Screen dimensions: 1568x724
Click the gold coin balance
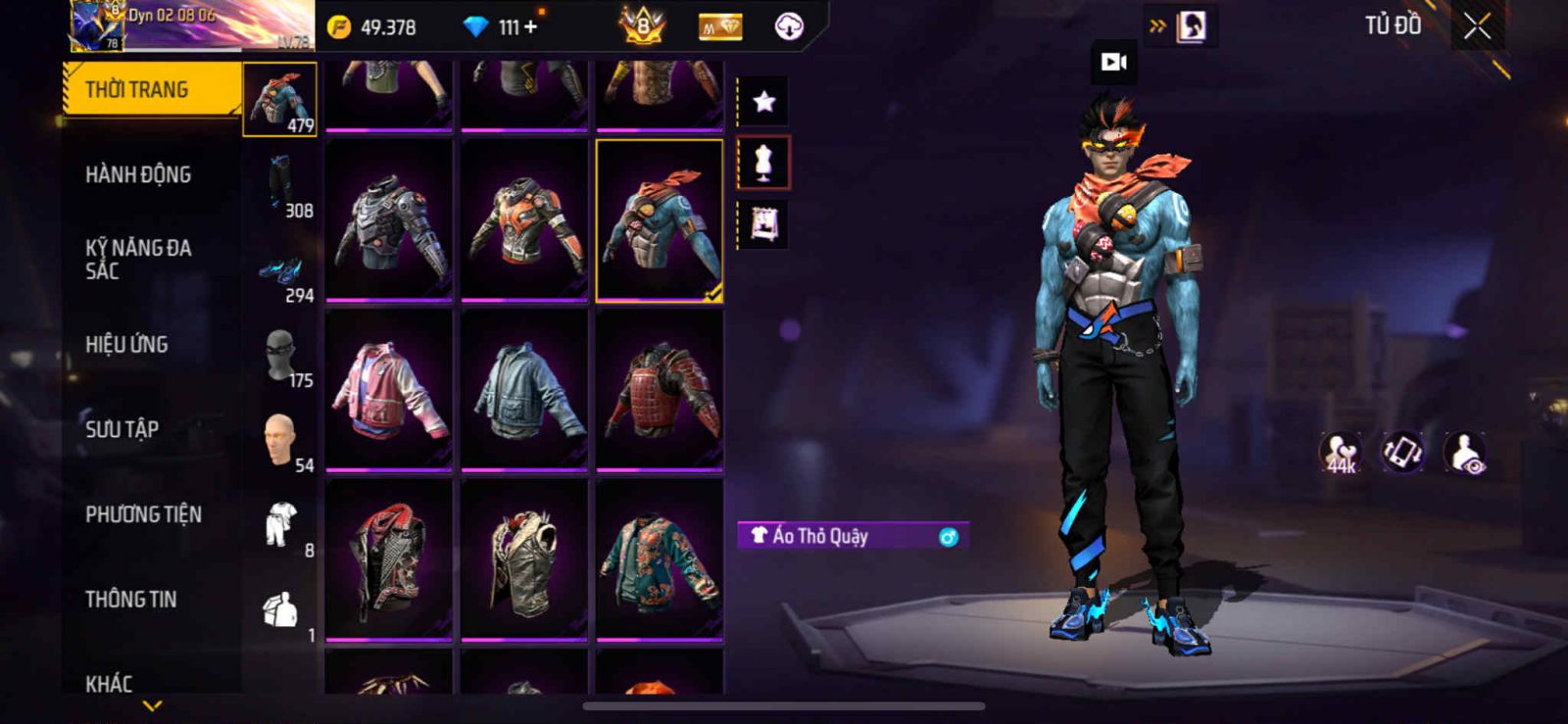[x=373, y=27]
